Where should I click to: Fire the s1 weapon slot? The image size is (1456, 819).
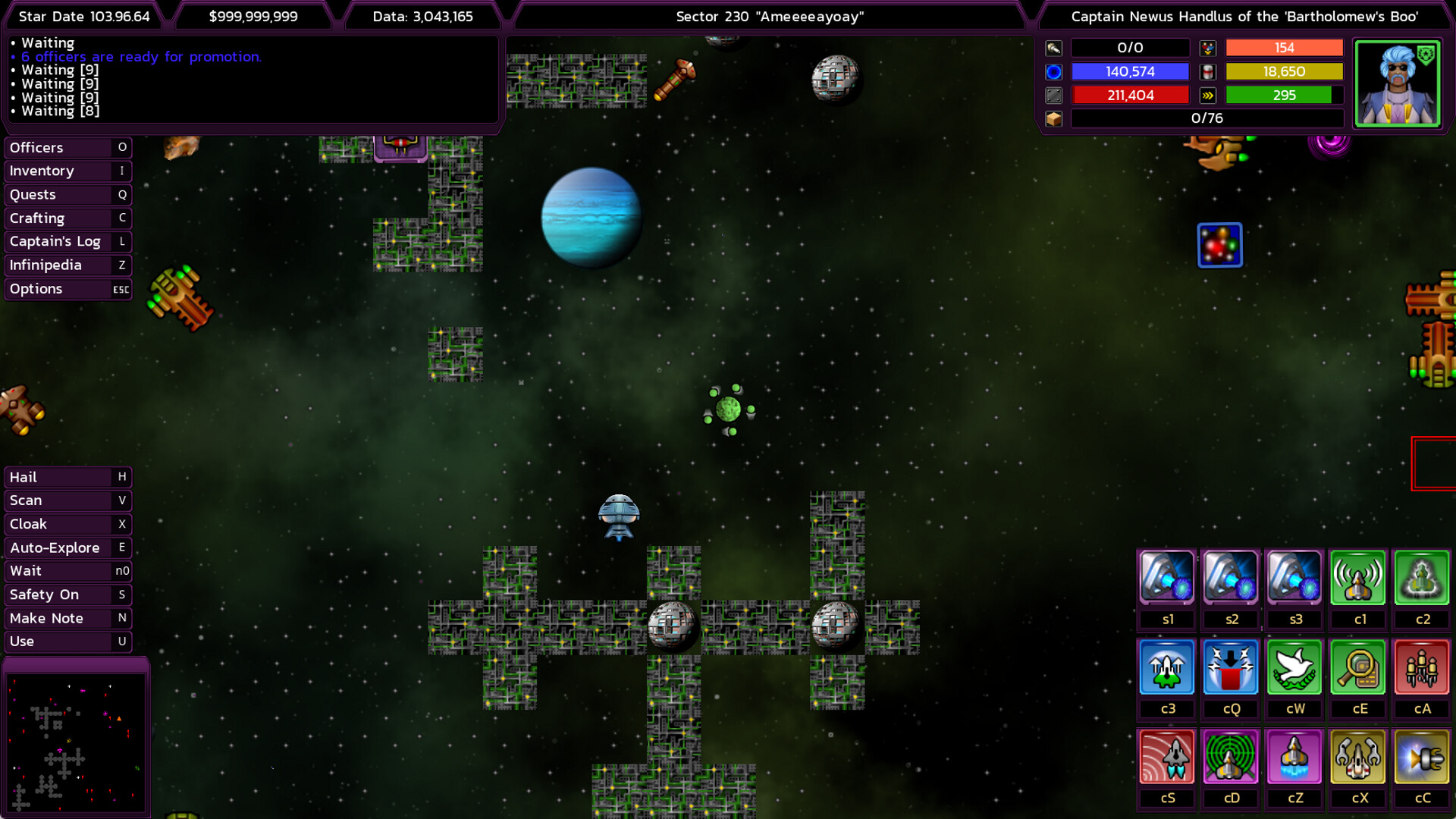(1167, 578)
